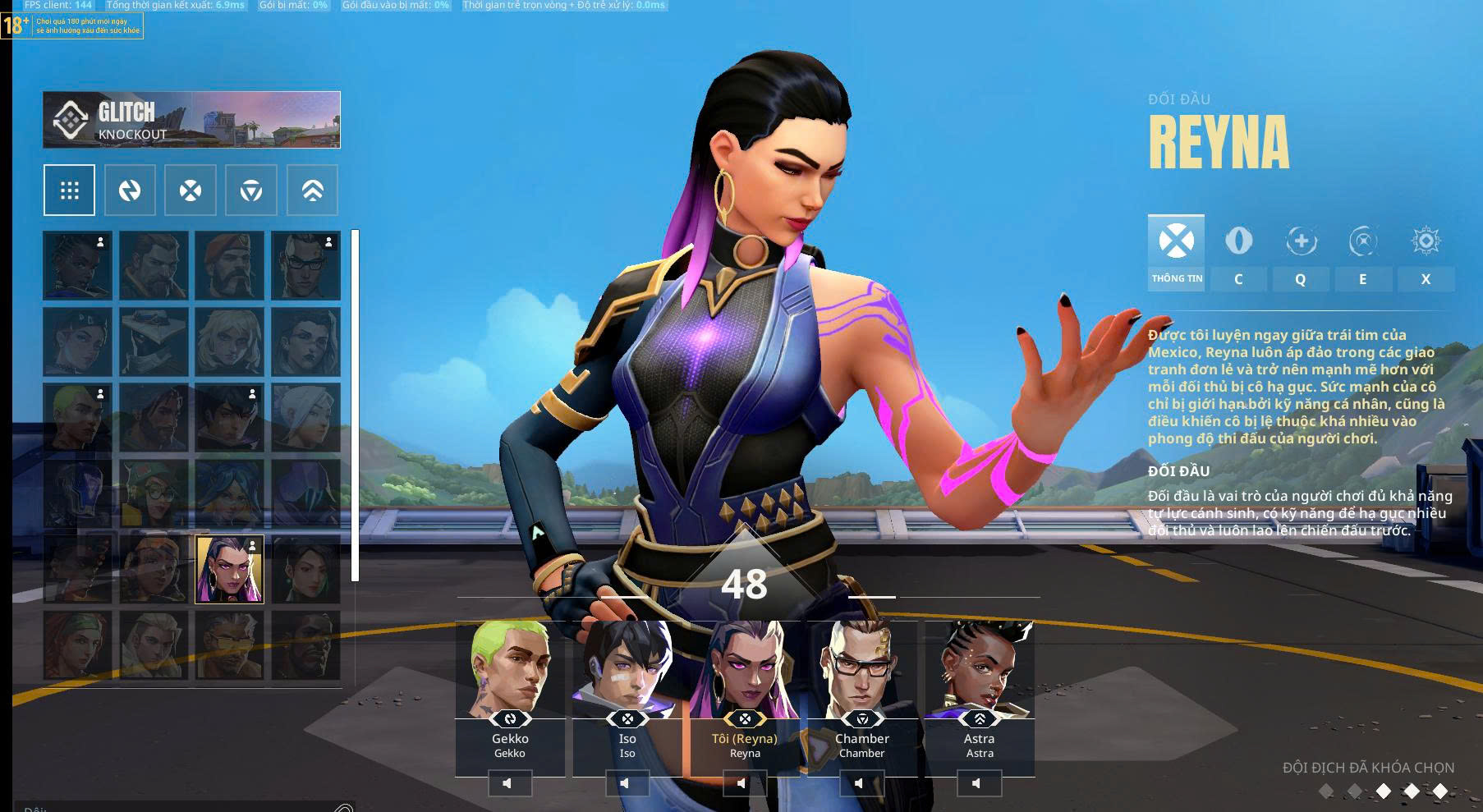Open the THÔNG TIN info tab
The width and height of the screenshot is (1483, 812).
[x=1176, y=252]
